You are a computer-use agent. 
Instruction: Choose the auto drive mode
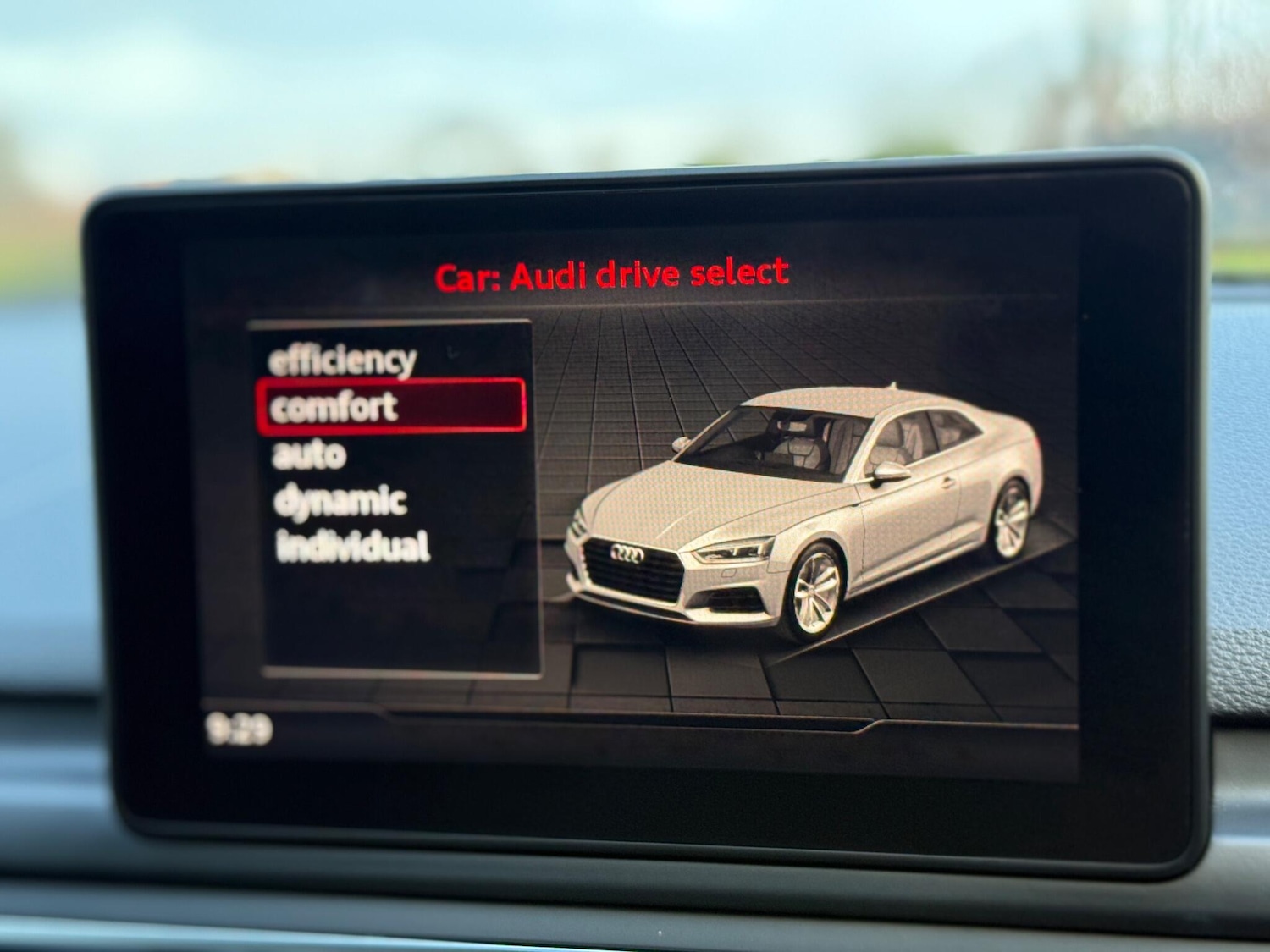click(309, 455)
